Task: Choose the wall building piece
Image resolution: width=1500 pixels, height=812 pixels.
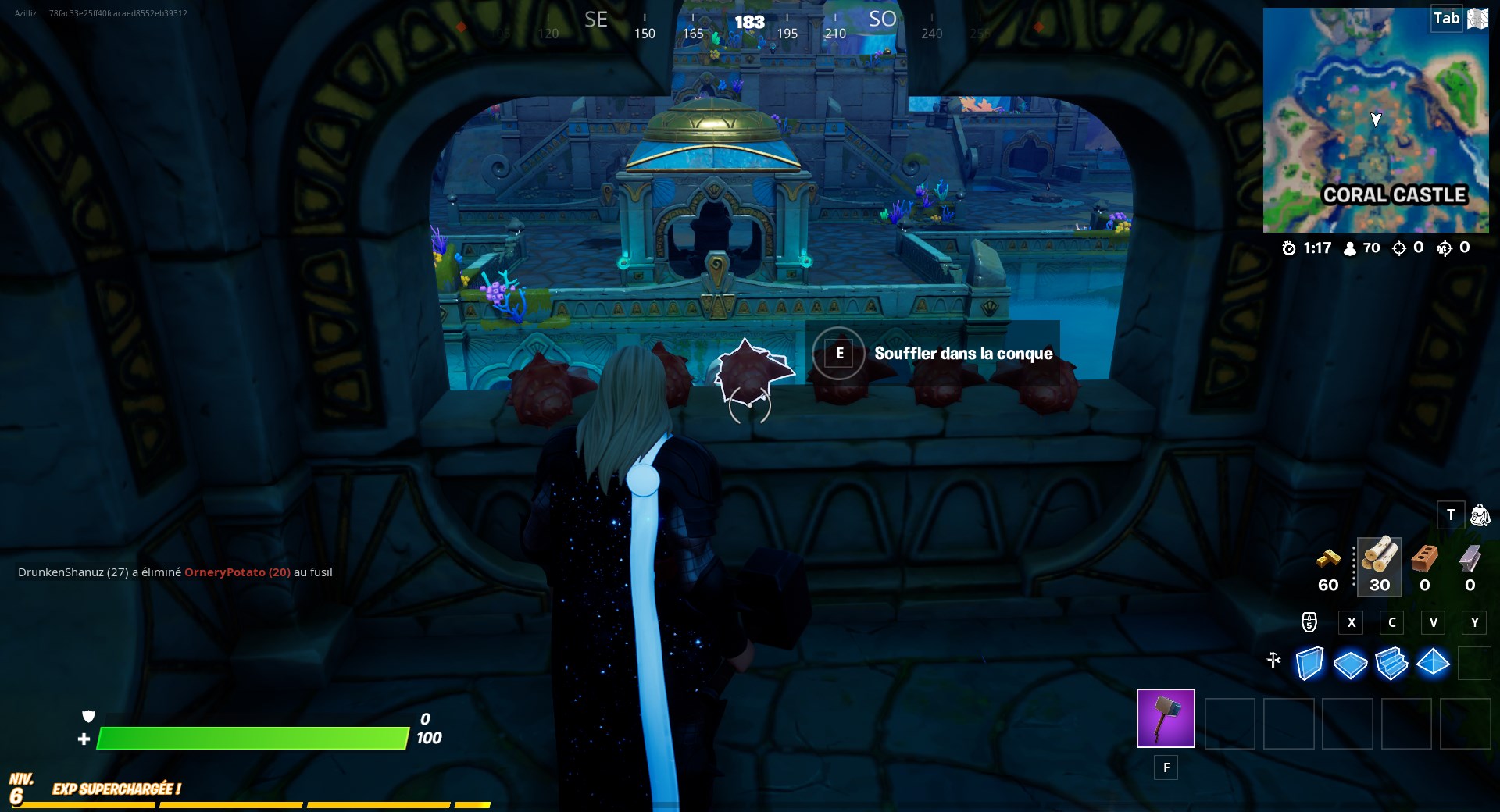Action: point(1309,664)
